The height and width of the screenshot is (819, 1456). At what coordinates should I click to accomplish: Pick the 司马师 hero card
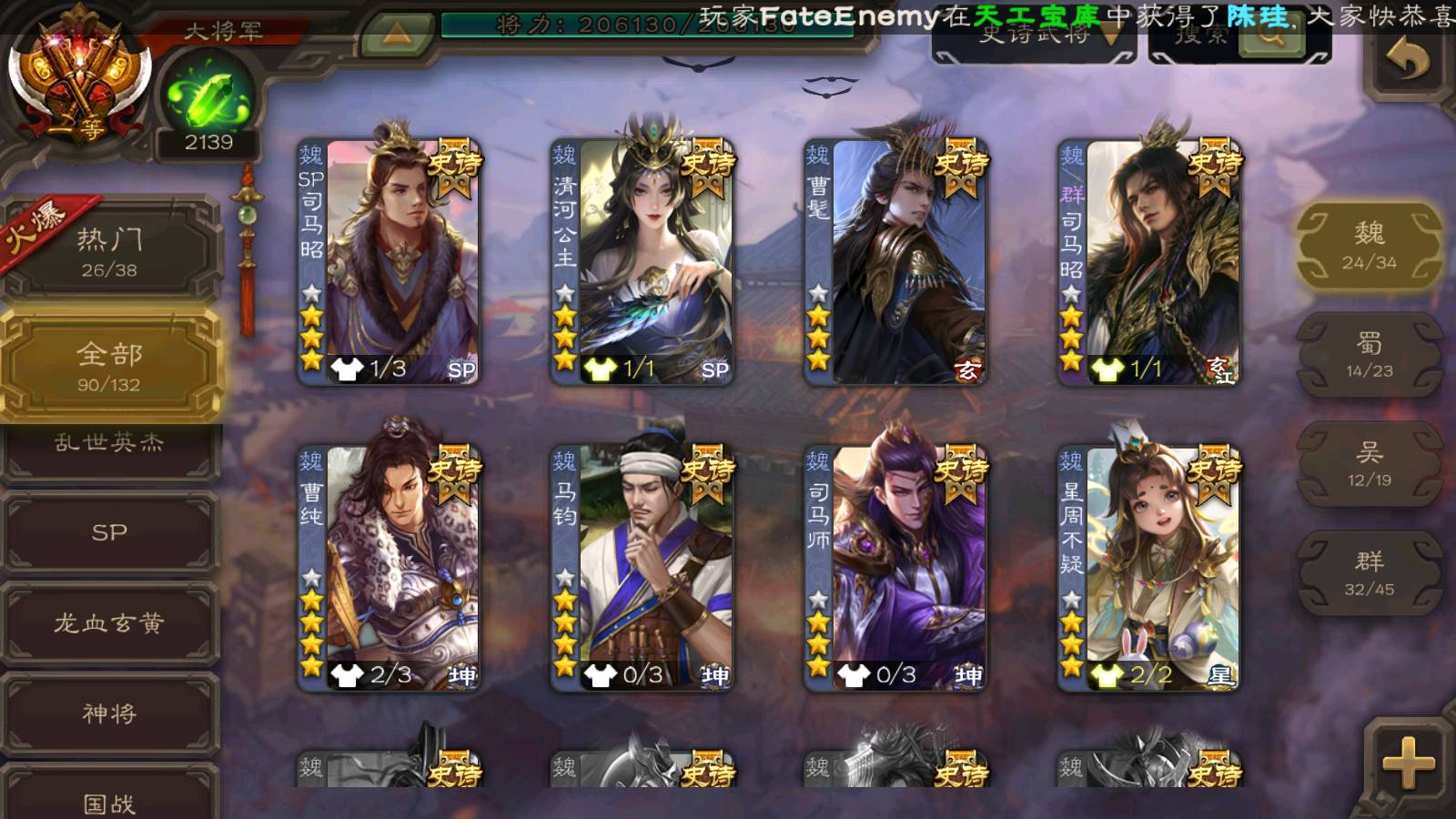click(x=895, y=568)
